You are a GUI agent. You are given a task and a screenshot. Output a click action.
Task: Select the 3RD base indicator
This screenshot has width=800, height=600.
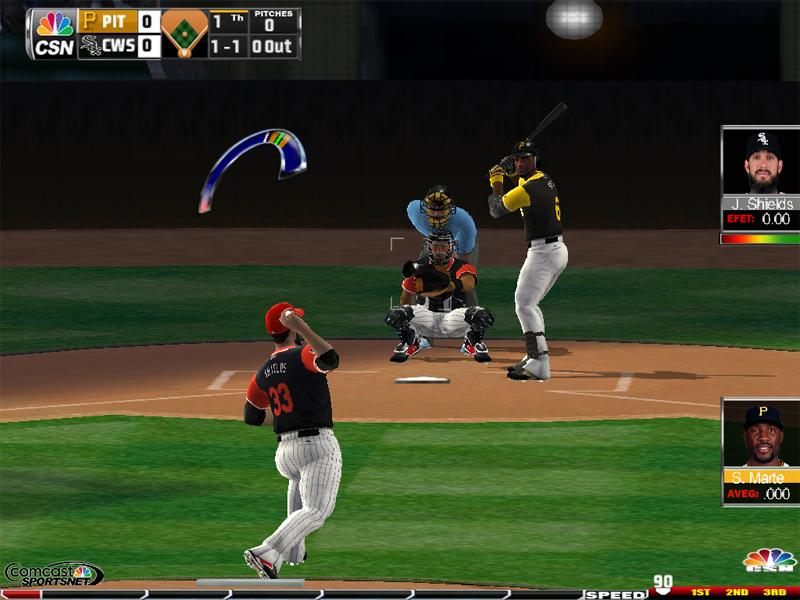pos(772,593)
